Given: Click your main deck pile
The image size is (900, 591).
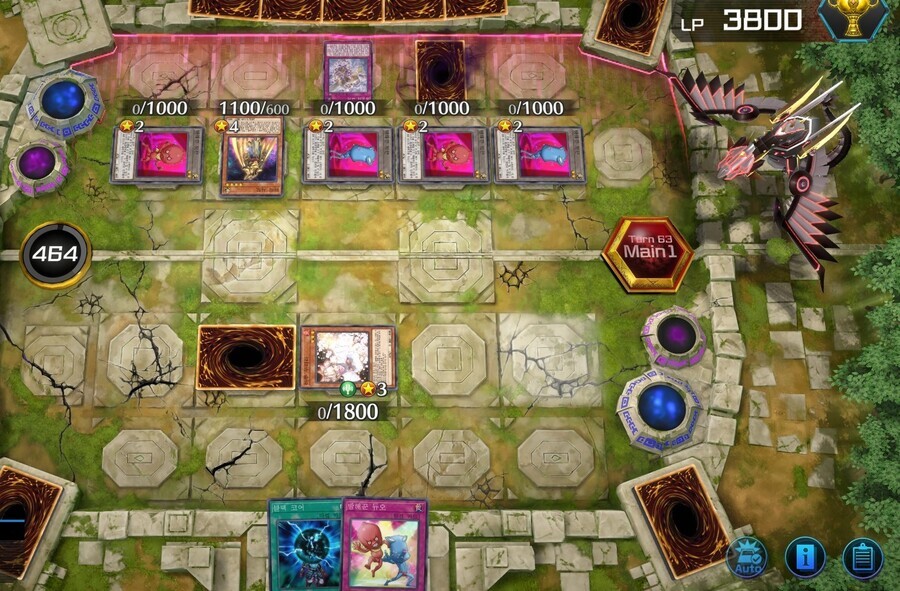Looking at the screenshot, I should point(675,520).
